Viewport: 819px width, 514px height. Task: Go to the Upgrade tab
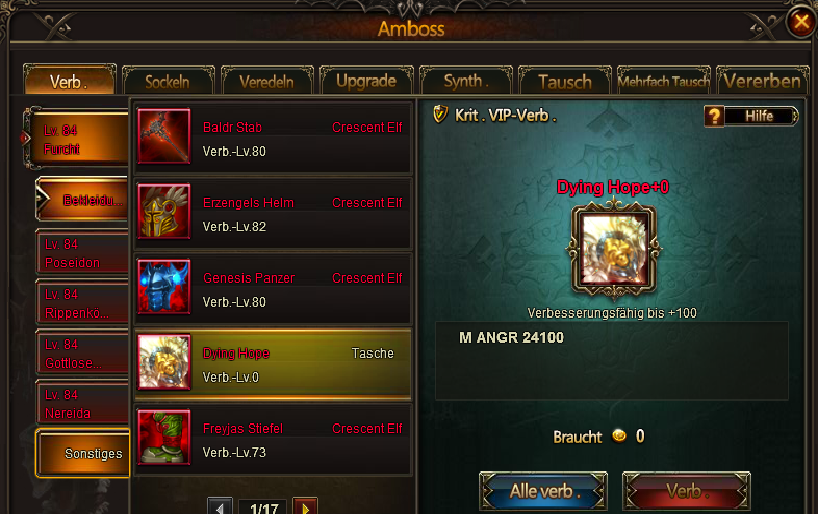pos(365,81)
